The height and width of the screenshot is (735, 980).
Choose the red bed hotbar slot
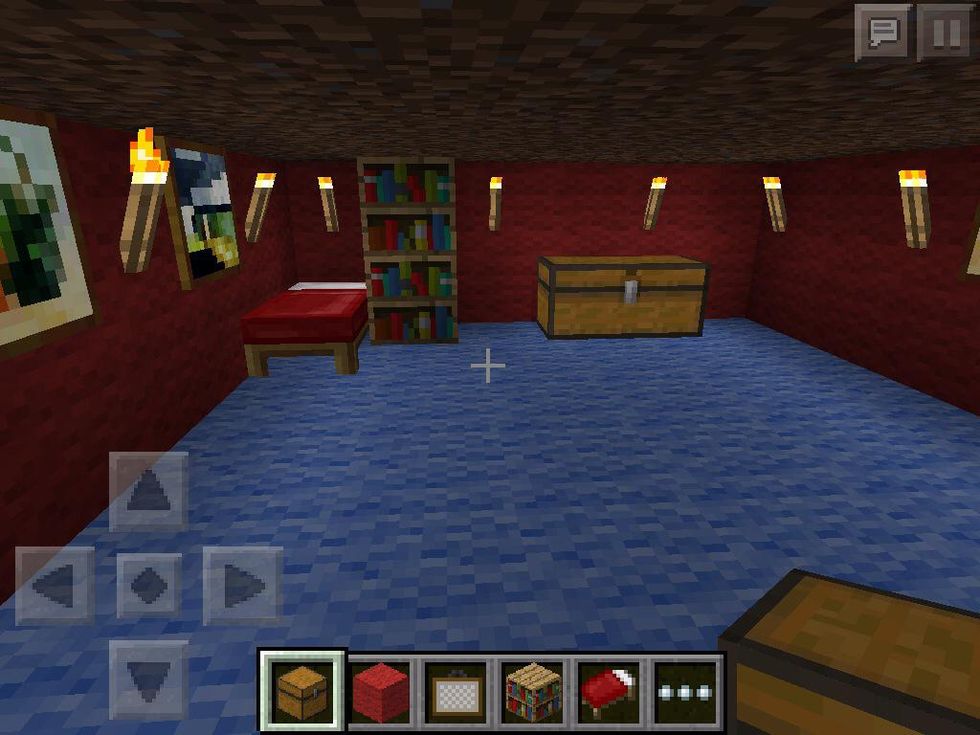(x=609, y=691)
